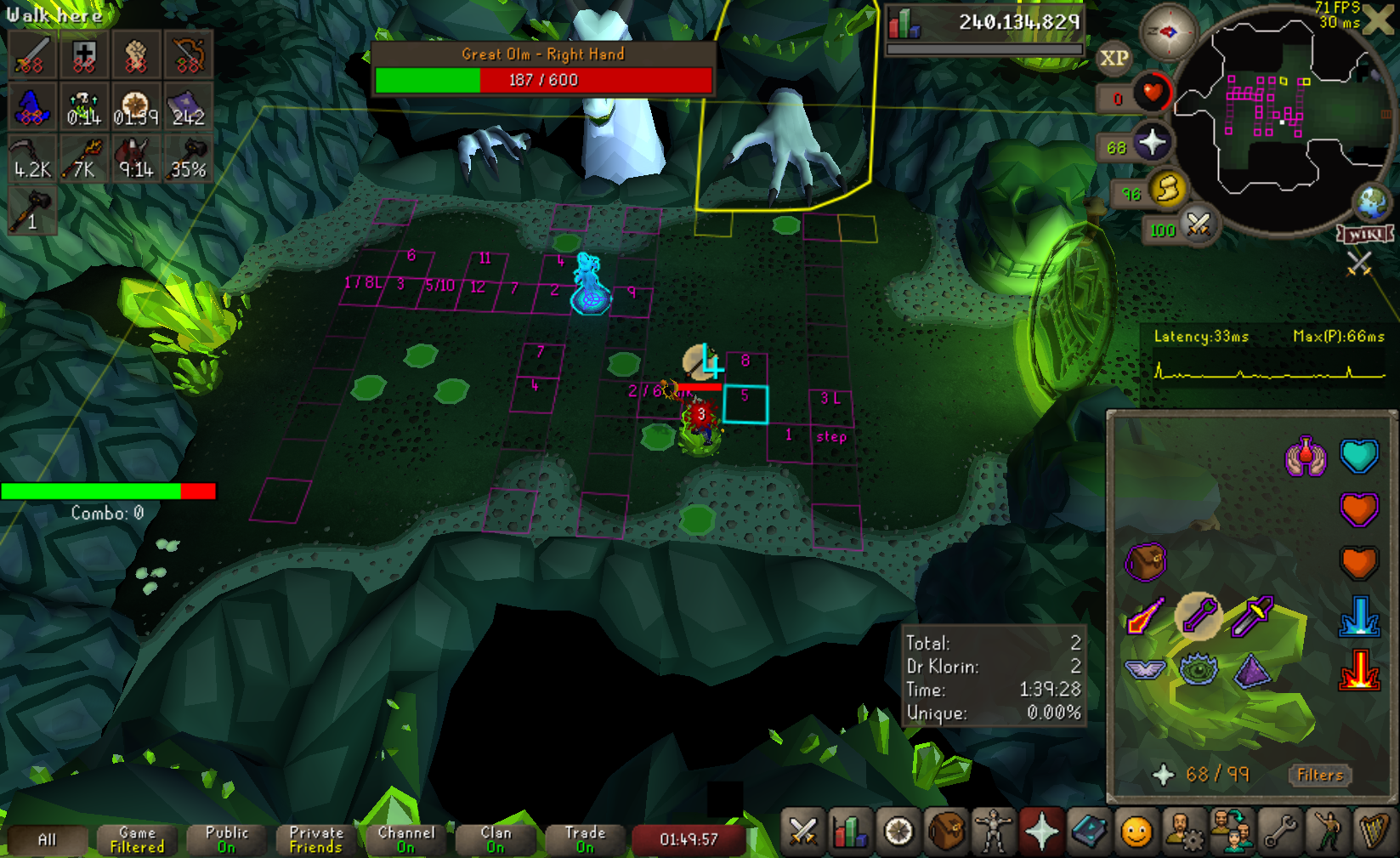Click the Wiki lookup banner
The image size is (1400, 858).
click(1365, 234)
